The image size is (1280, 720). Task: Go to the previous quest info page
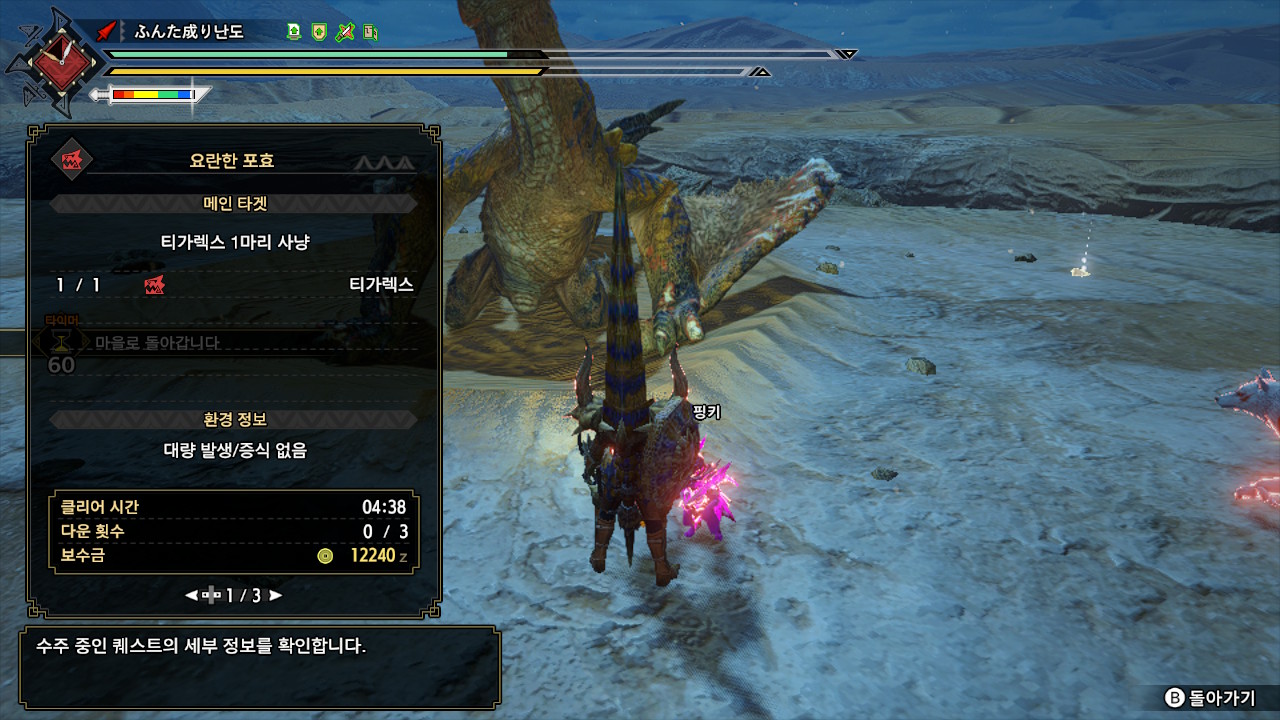pyautogui.click(x=191, y=595)
